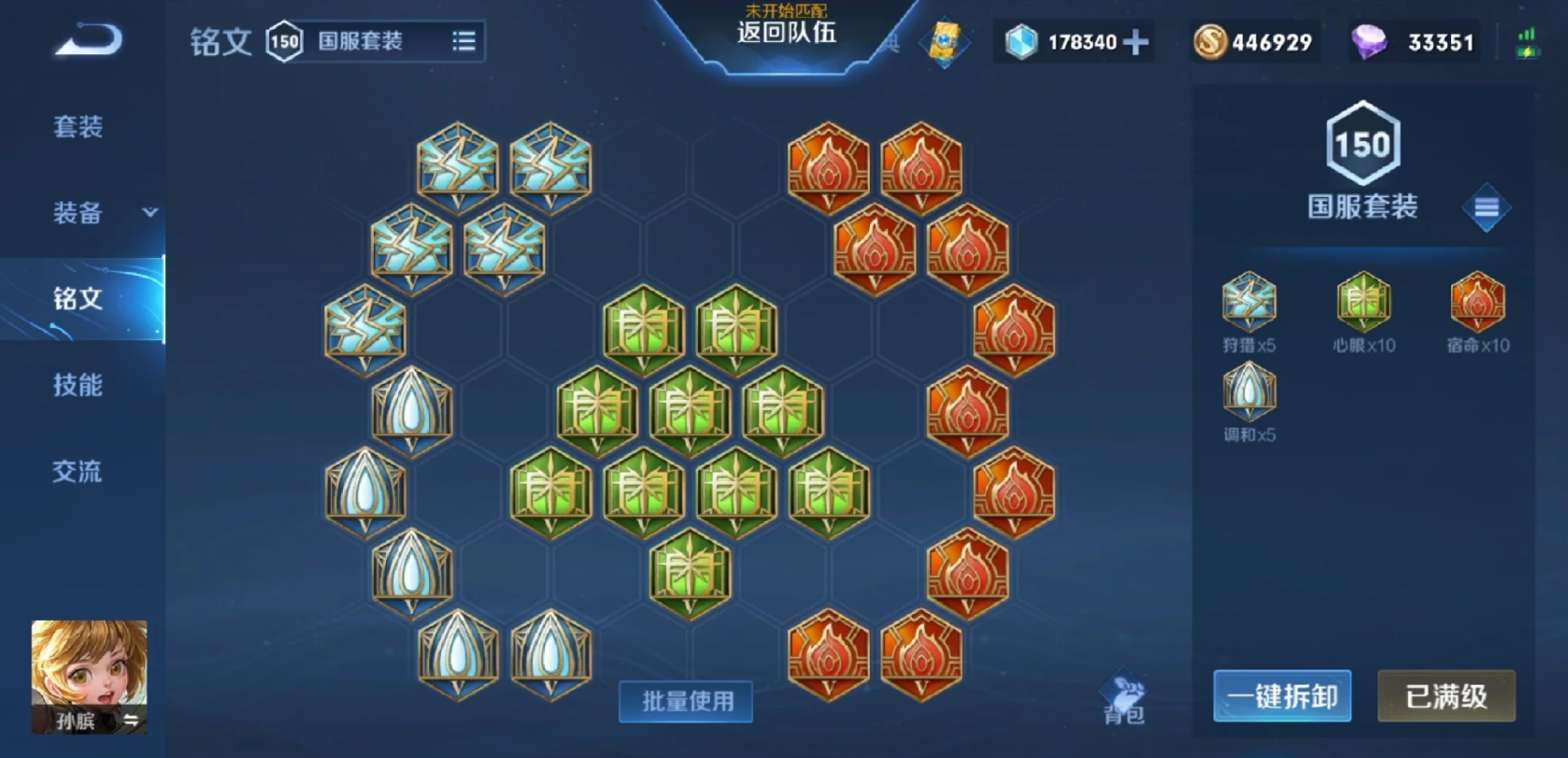Viewport: 1568px width, 758px height.
Task: Select the 心眼x10 rune icon
Action: [1361, 301]
